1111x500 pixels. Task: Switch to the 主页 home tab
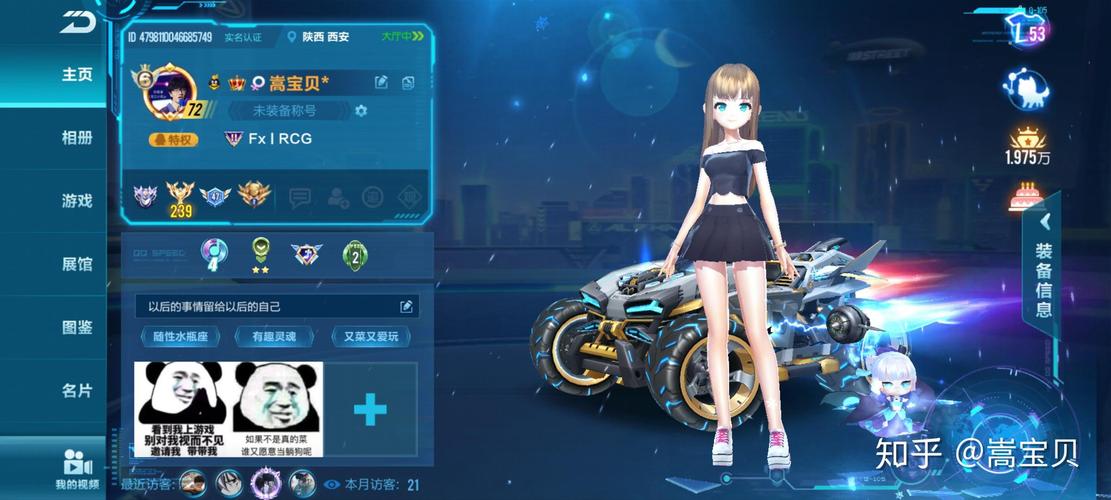76,74
